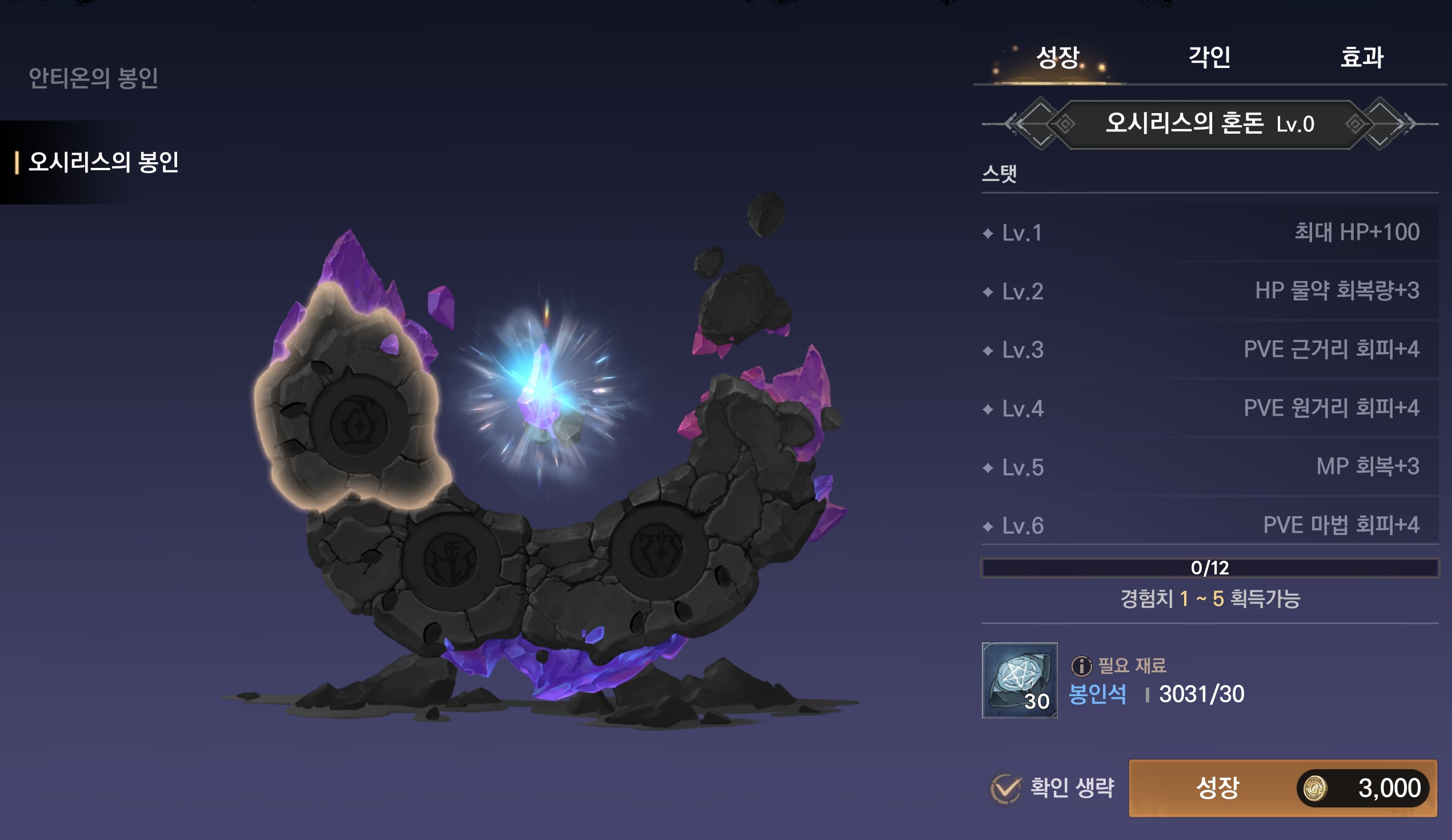
Task: Select the 봉인석 material icon
Action: [1019, 680]
